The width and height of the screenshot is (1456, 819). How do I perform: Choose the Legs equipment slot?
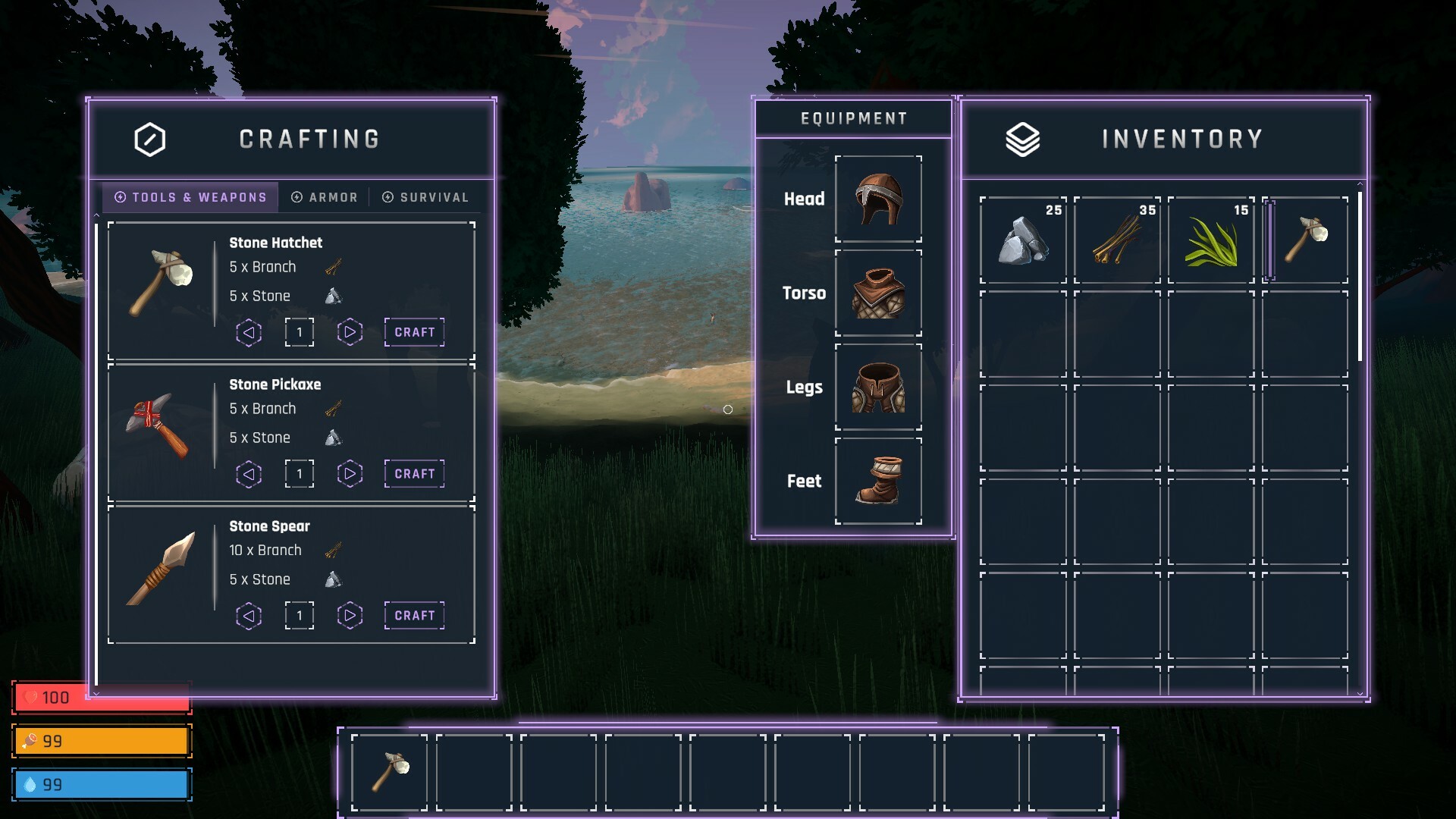pos(878,388)
